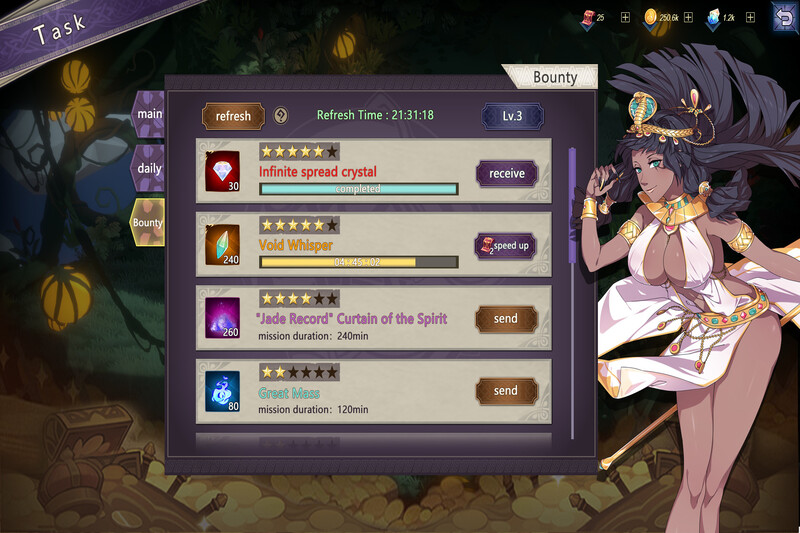Add more red scroll currency
This screenshot has height=533, width=800.
(x=625, y=17)
